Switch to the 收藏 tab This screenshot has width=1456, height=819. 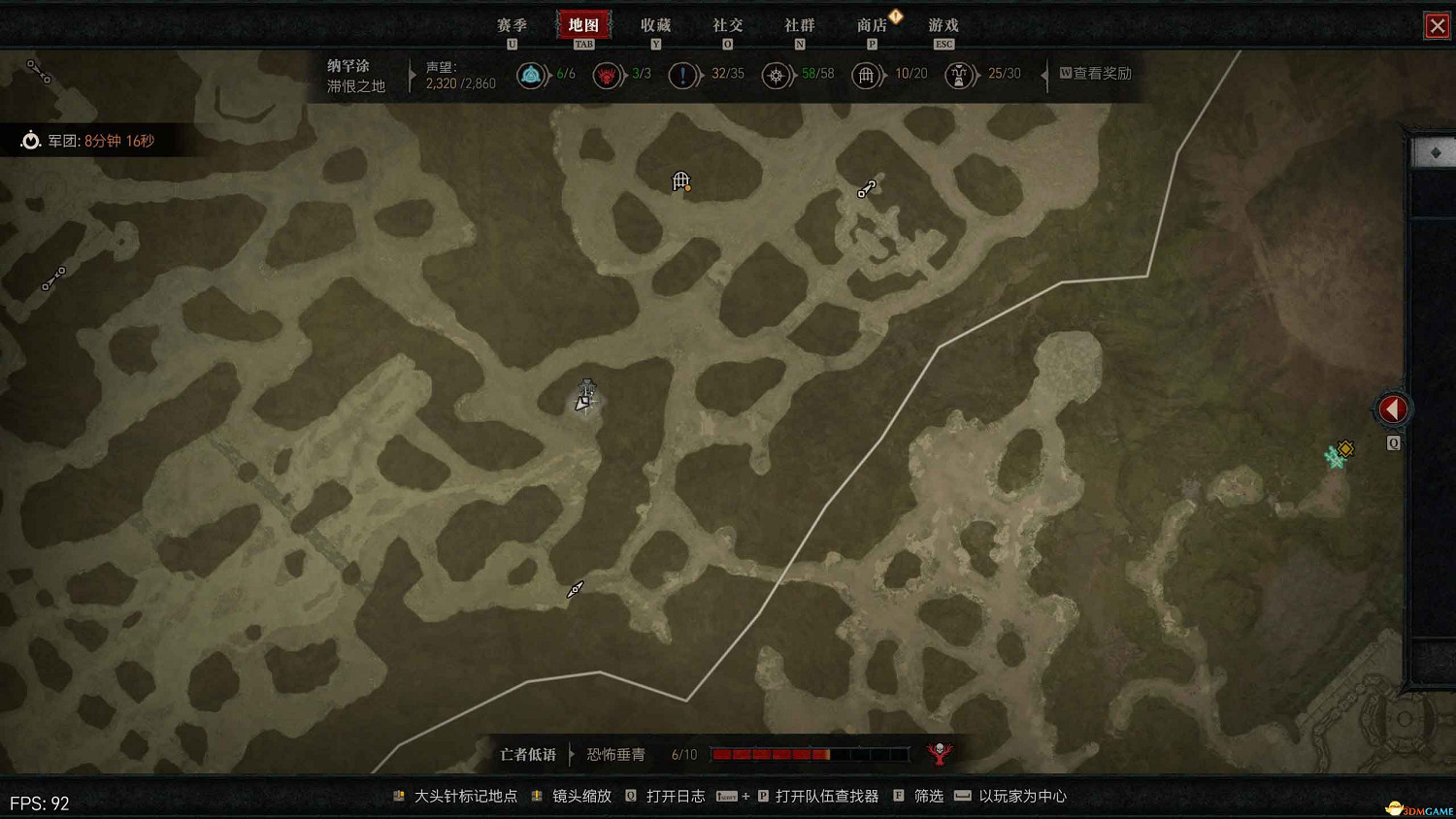656,24
